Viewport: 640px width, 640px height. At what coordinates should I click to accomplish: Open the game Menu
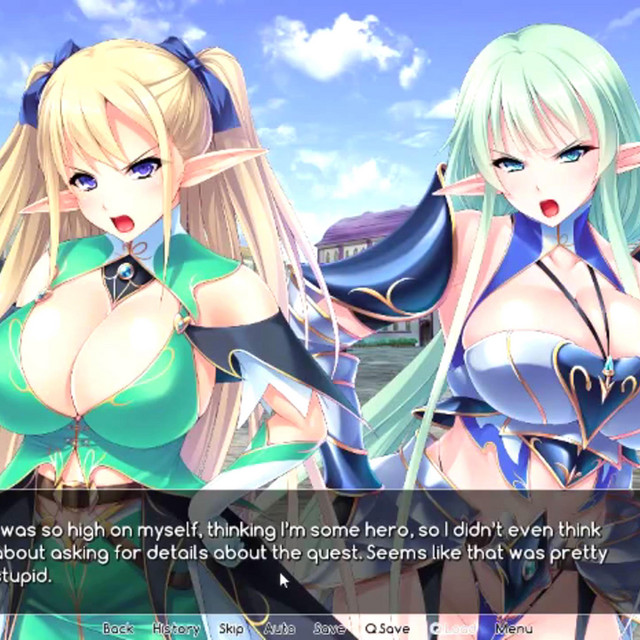pyautogui.click(x=513, y=628)
